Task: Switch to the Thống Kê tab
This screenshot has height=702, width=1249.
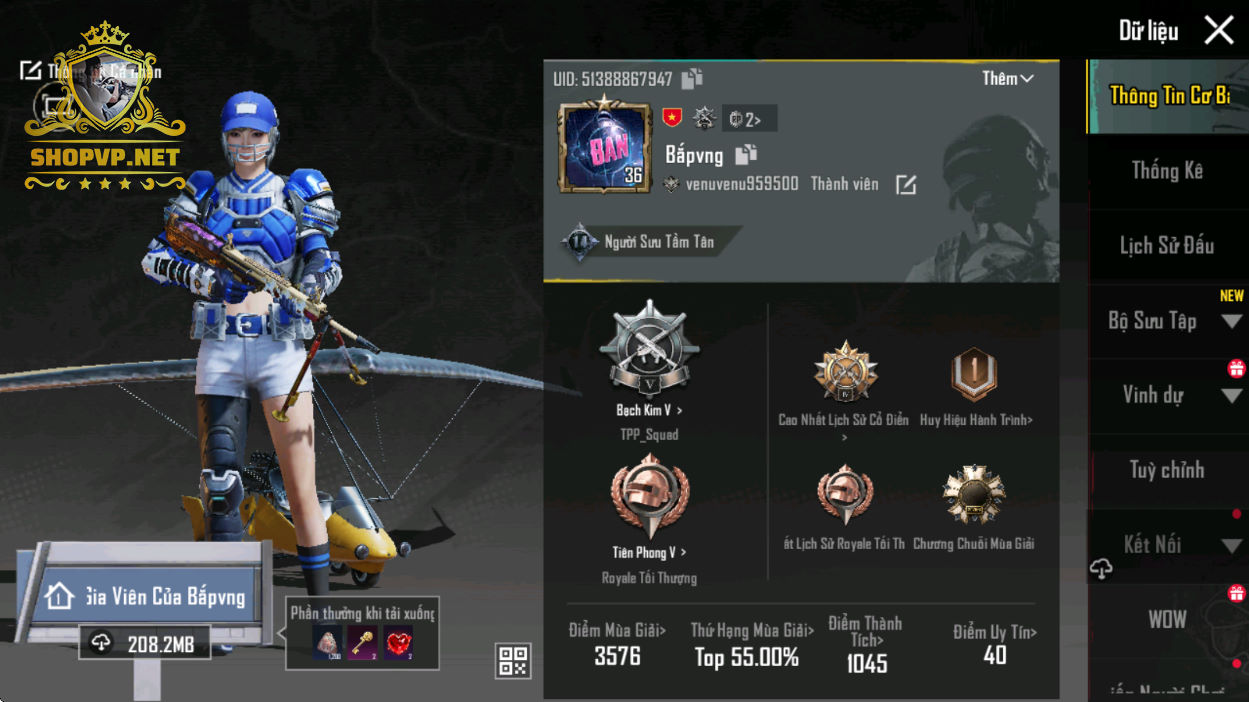Action: (x=1166, y=171)
